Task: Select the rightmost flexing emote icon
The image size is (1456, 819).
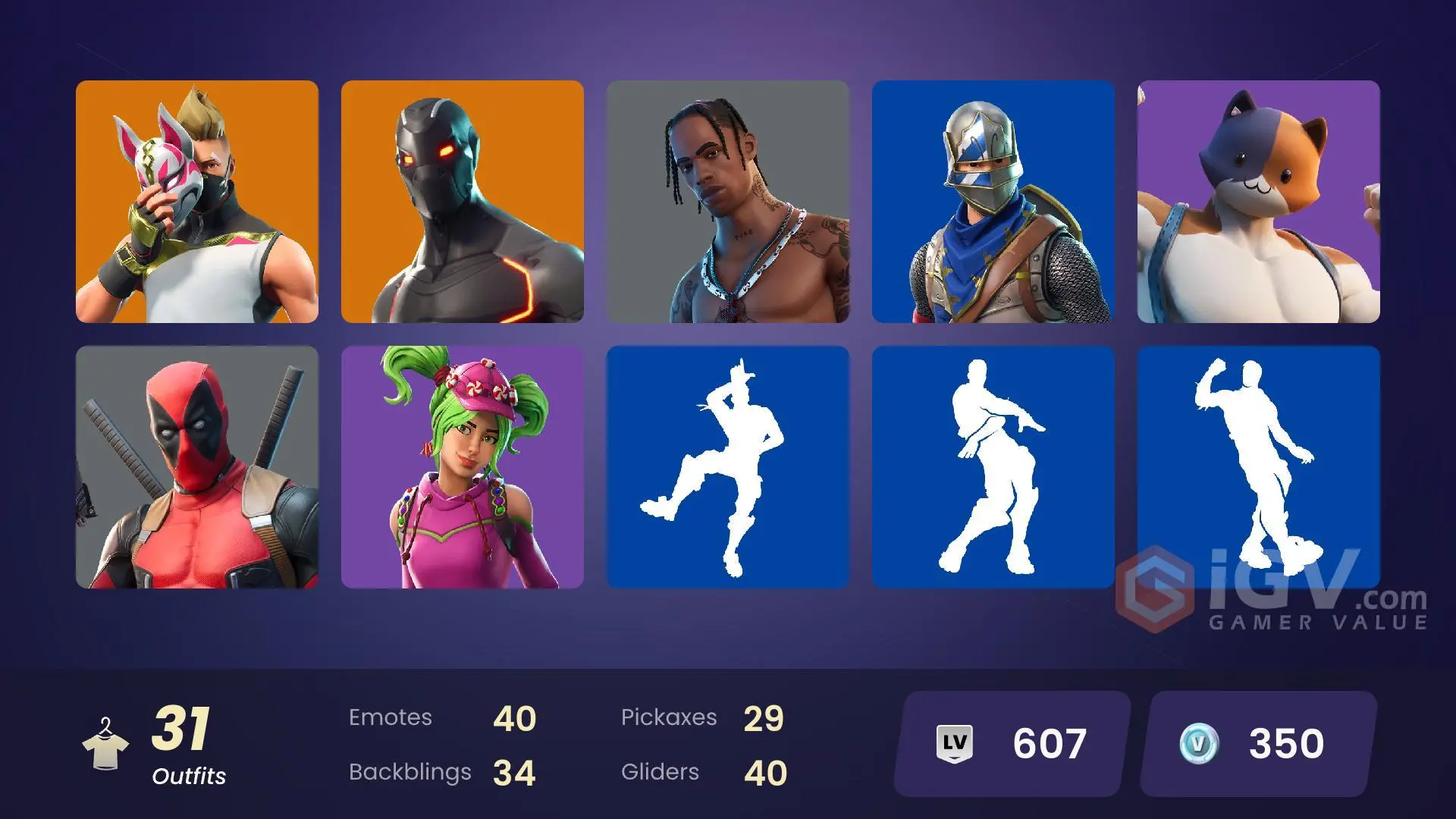Action: (1259, 466)
